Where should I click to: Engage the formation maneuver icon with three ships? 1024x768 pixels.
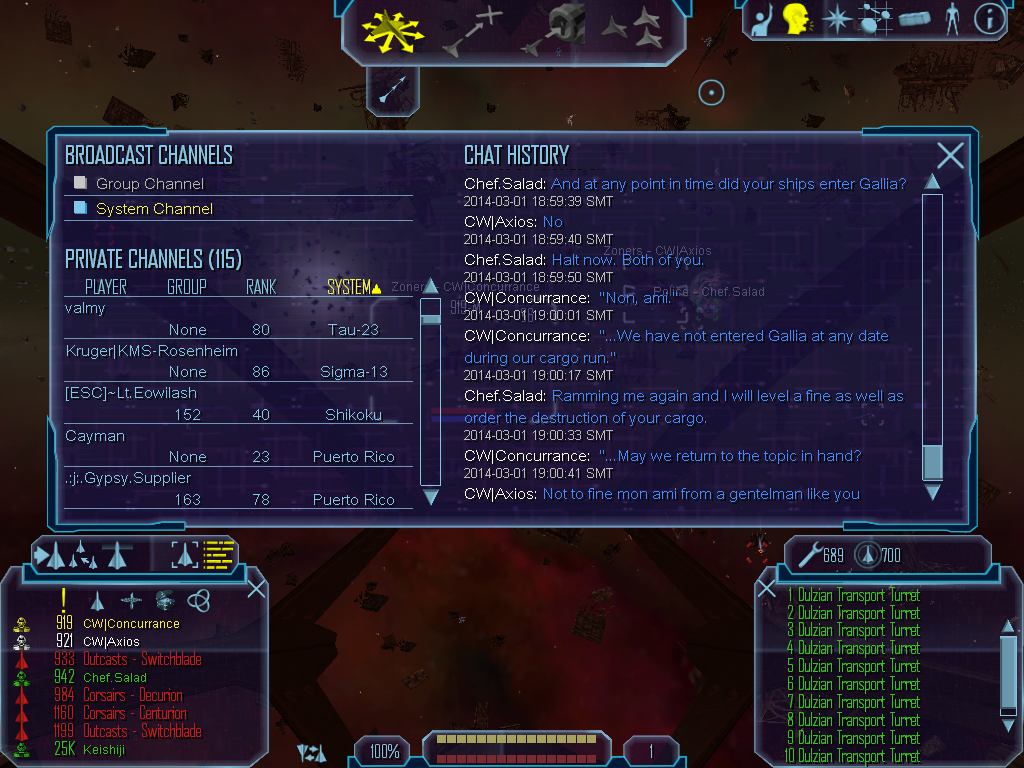click(632, 30)
